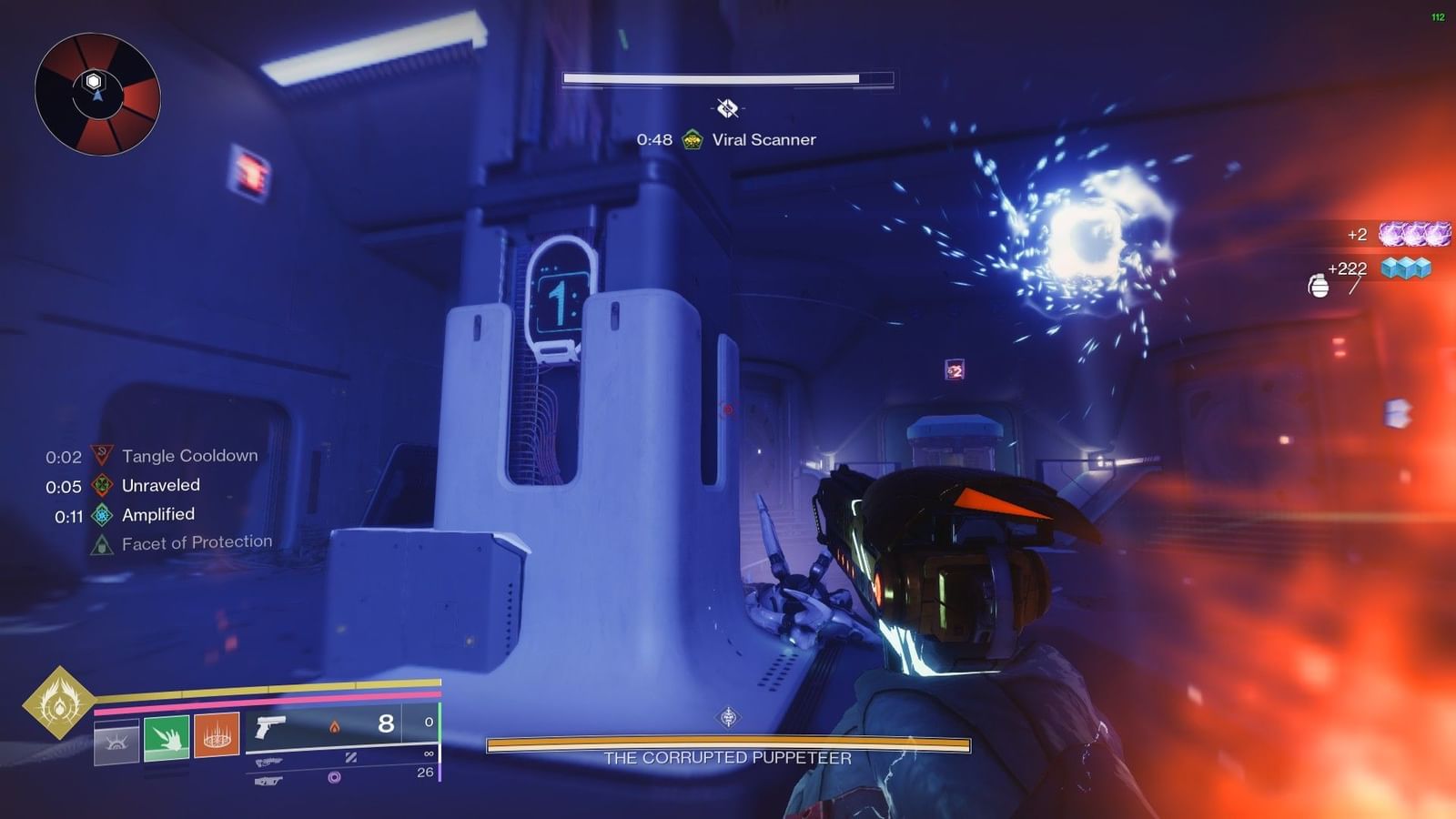Click the Tangle Cooldown debuff icon
The height and width of the screenshot is (819, 1456).
coord(100,455)
